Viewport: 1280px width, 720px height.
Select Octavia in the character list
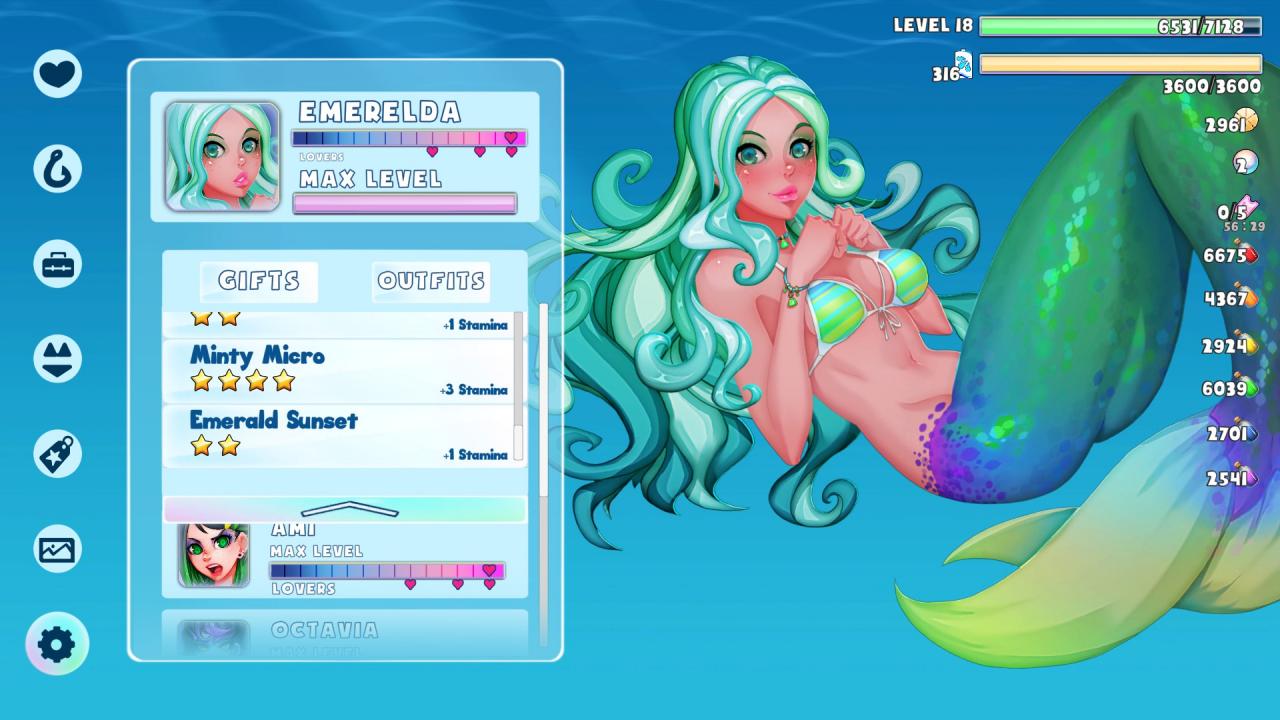[x=345, y=634]
